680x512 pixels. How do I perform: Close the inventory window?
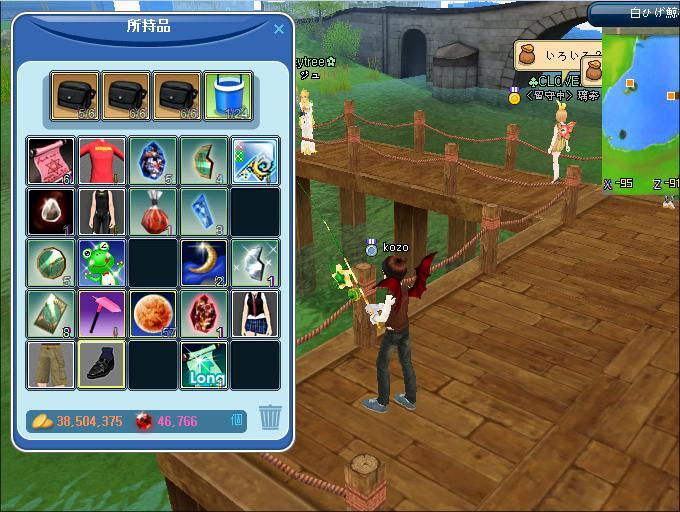click(279, 29)
